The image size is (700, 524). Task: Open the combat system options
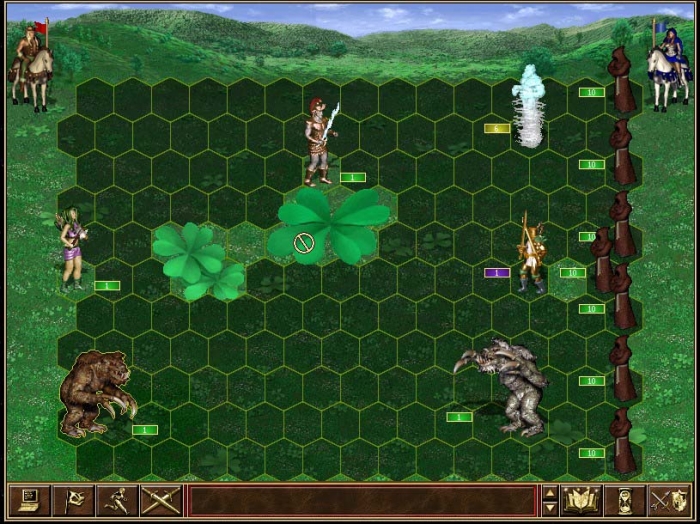(x=27, y=499)
